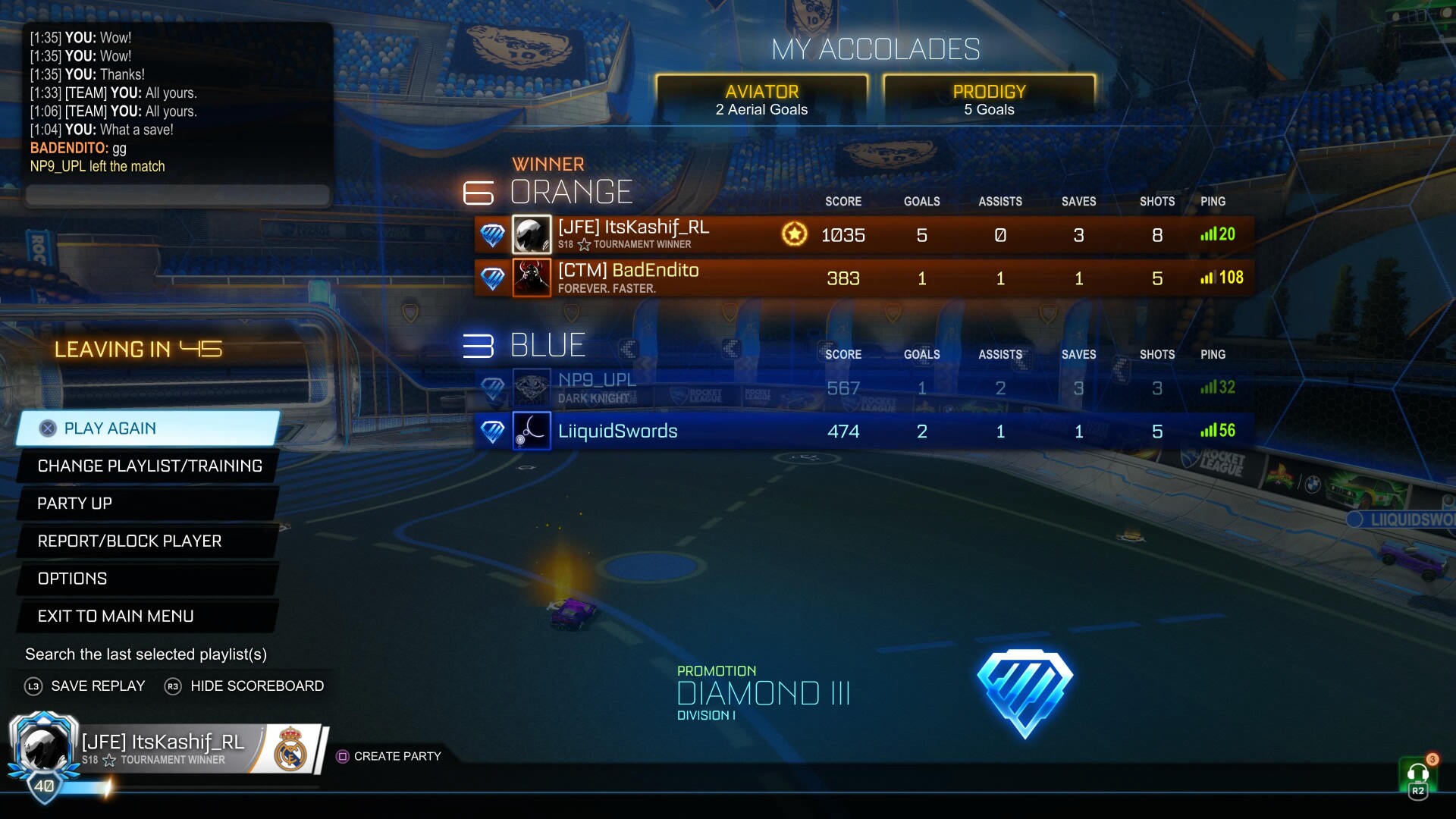Click the LiiquidSwords crescent avatar icon
Viewport: 1456px width, 819px height.
pyautogui.click(x=532, y=431)
